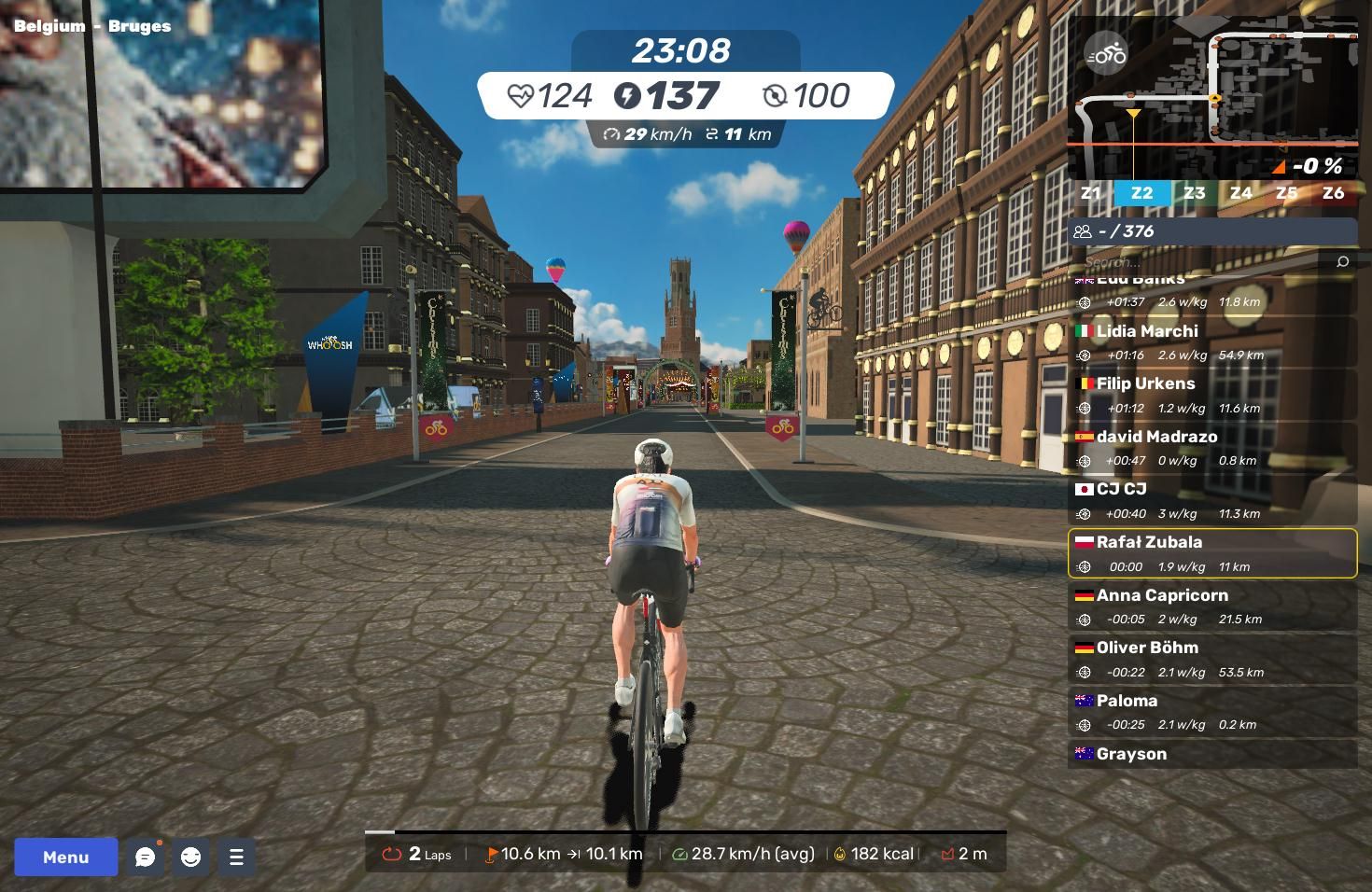Click the rider count header showing 376
The width and height of the screenshot is (1372, 892).
1211,231
